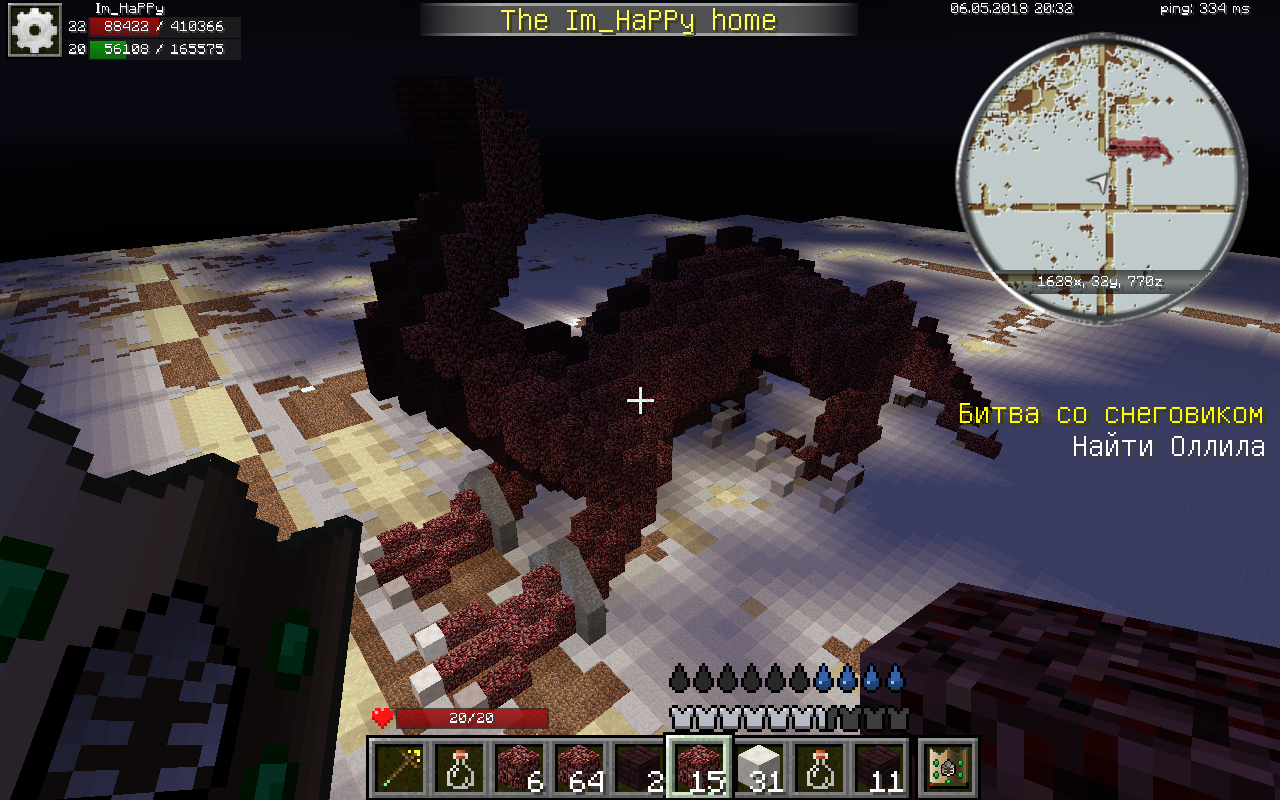Select the white block stack of 31
1280x800 pixels.
click(x=759, y=768)
